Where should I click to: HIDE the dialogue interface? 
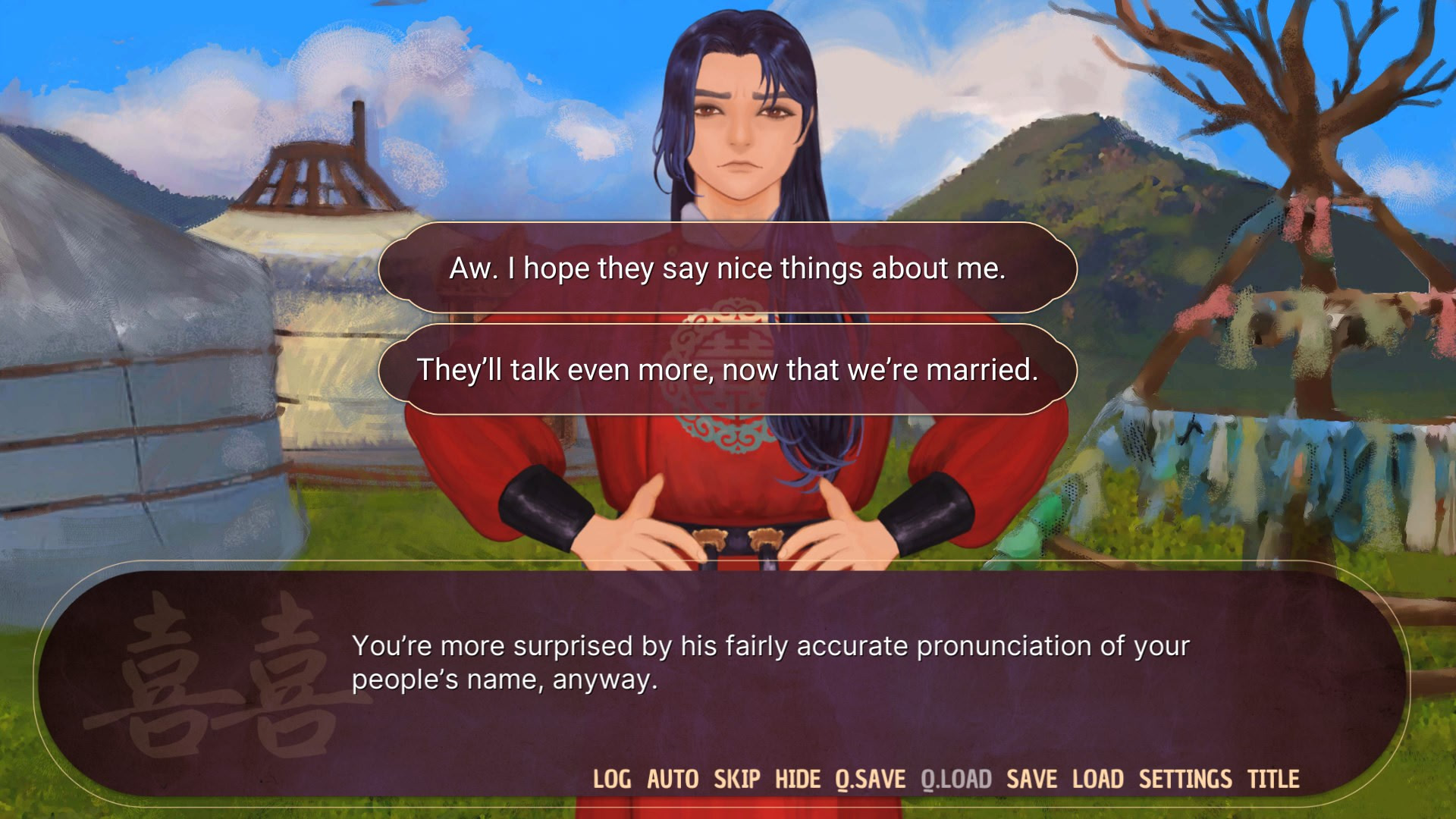[x=795, y=778]
